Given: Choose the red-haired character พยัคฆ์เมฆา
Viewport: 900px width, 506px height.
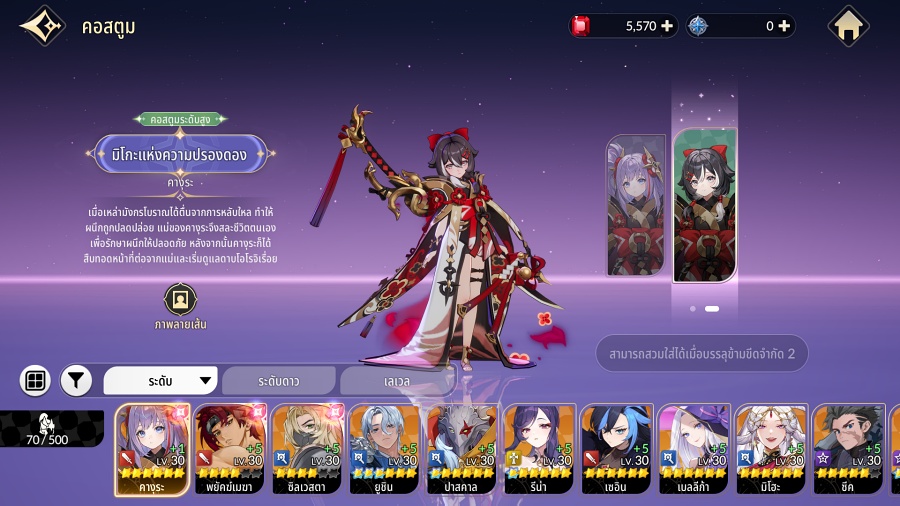Looking at the screenshot, I should pyautogui.click(x=229, y=449).
